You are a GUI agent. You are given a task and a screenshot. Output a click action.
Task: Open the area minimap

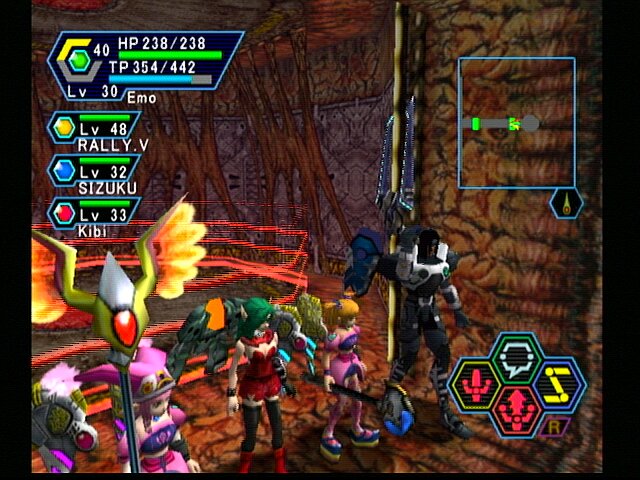(x=516, y=122)
